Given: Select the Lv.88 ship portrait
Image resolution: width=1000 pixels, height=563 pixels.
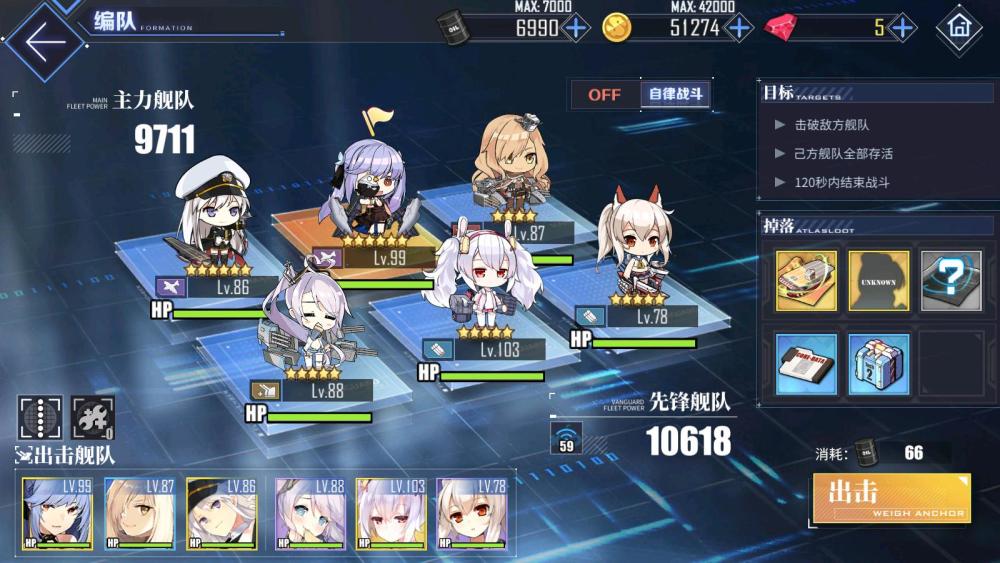Looking at the screenshot, I should click(x=309, y=513).
